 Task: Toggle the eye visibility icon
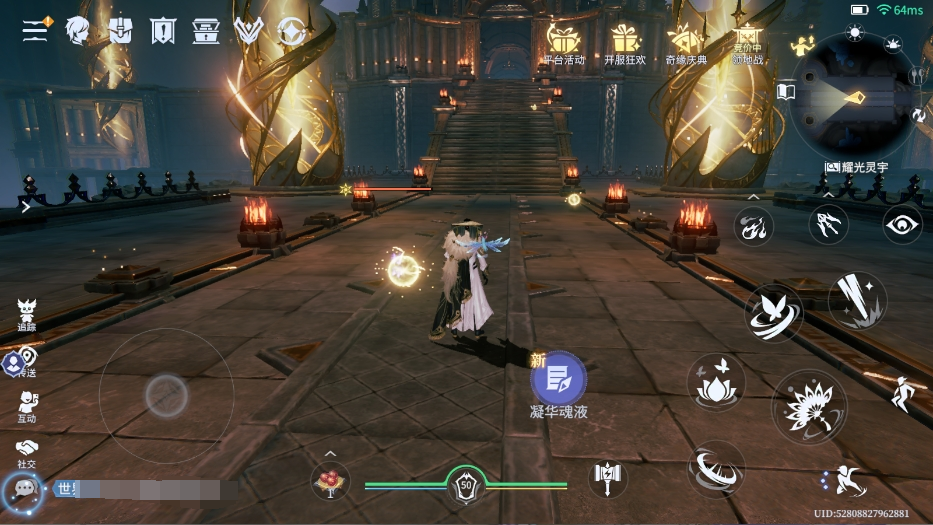pos(902,224)
